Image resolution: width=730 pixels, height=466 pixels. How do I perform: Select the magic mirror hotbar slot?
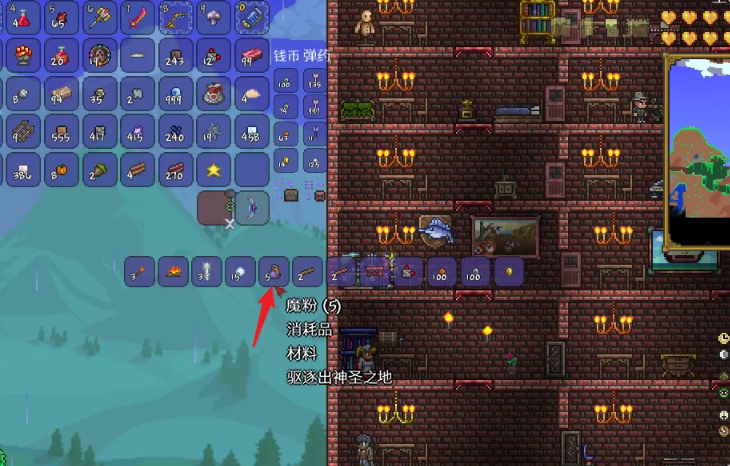point(251,17)
